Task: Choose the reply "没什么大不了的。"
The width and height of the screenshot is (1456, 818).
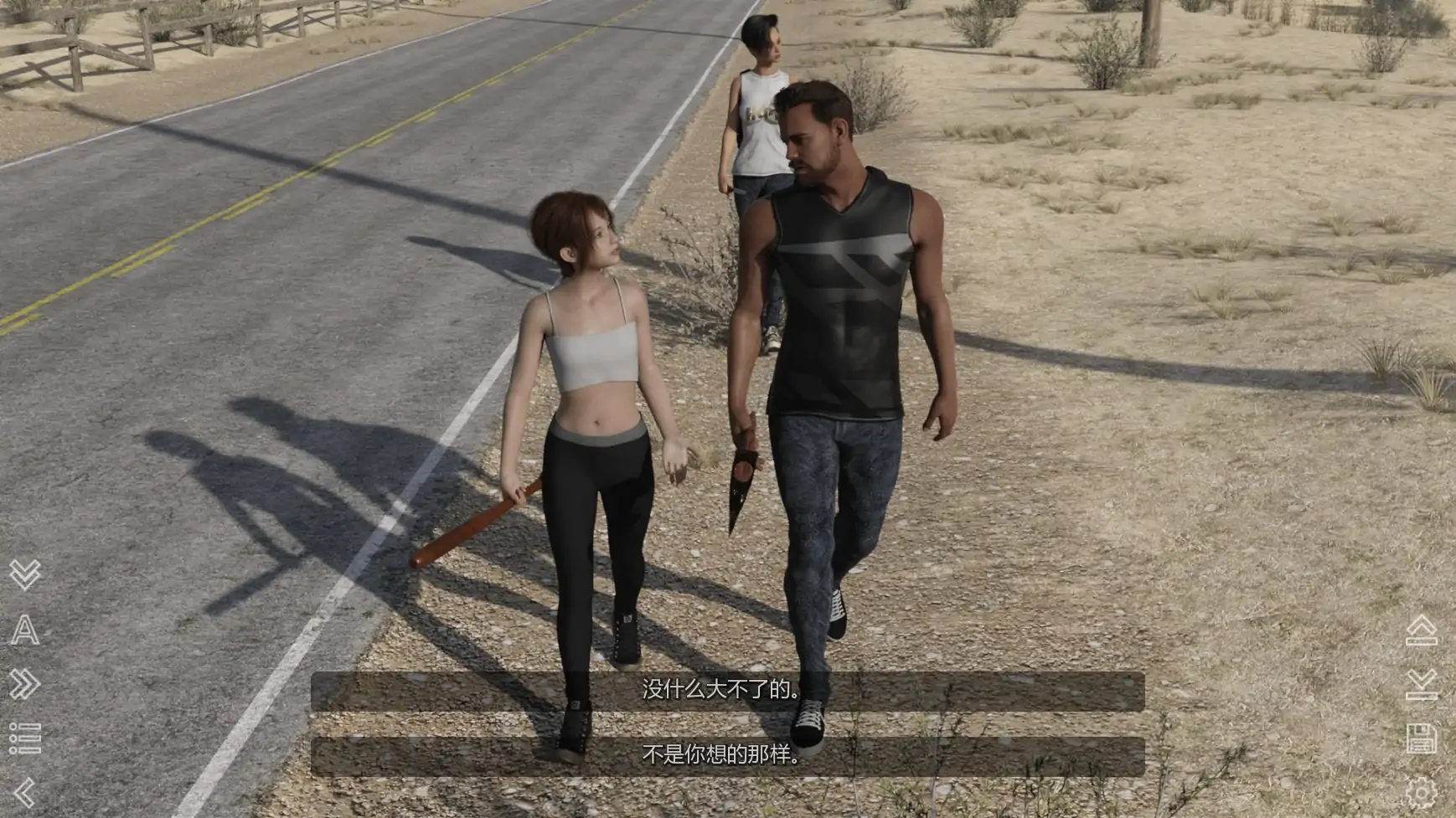Action: (x=727, y=692)
